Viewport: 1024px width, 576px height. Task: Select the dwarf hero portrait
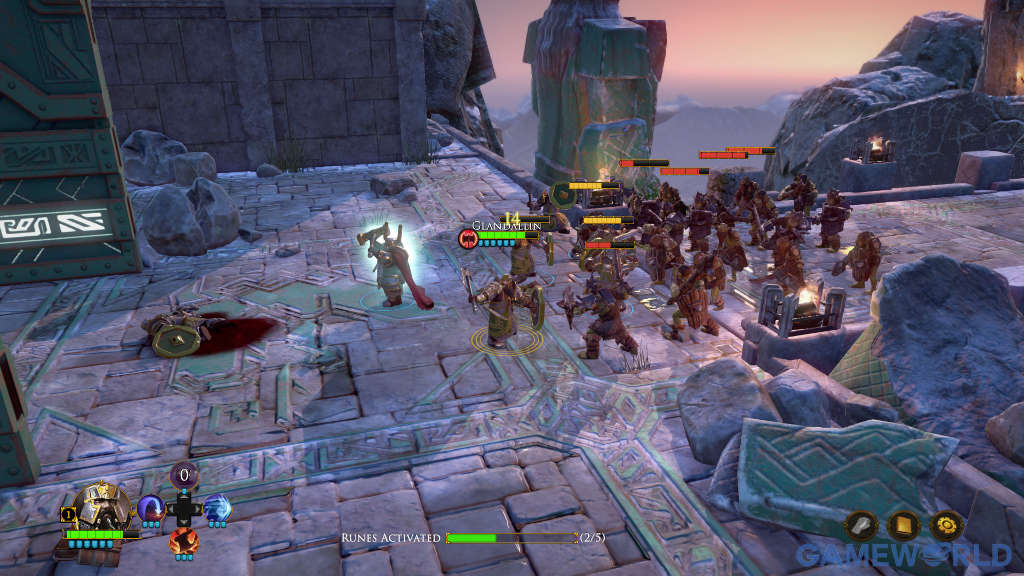tap(103, 507)
